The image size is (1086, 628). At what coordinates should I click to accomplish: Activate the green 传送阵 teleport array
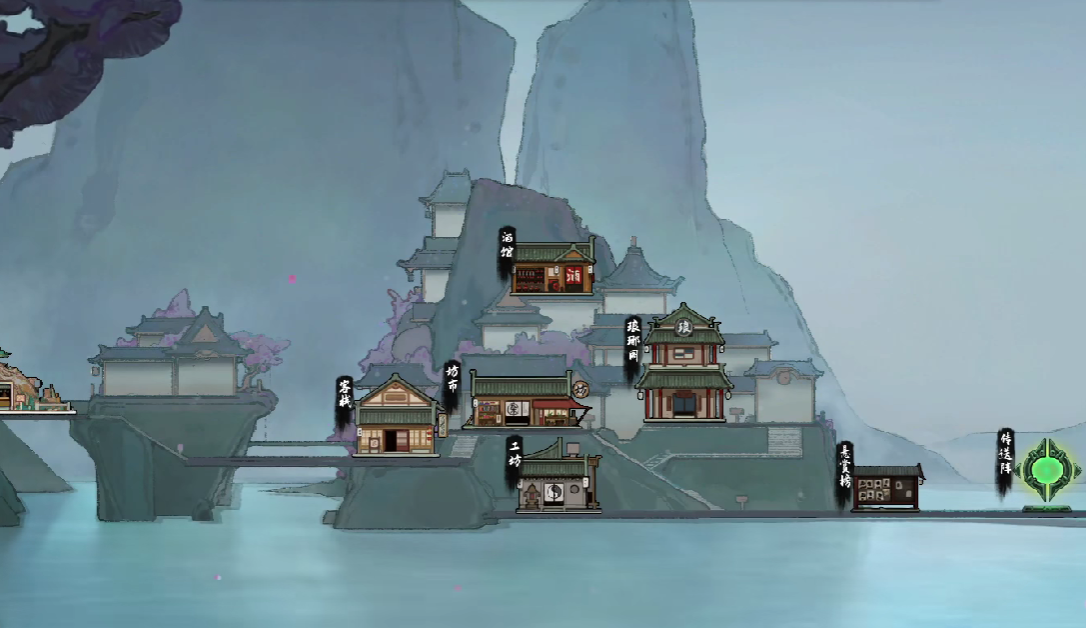[1047, 470]
